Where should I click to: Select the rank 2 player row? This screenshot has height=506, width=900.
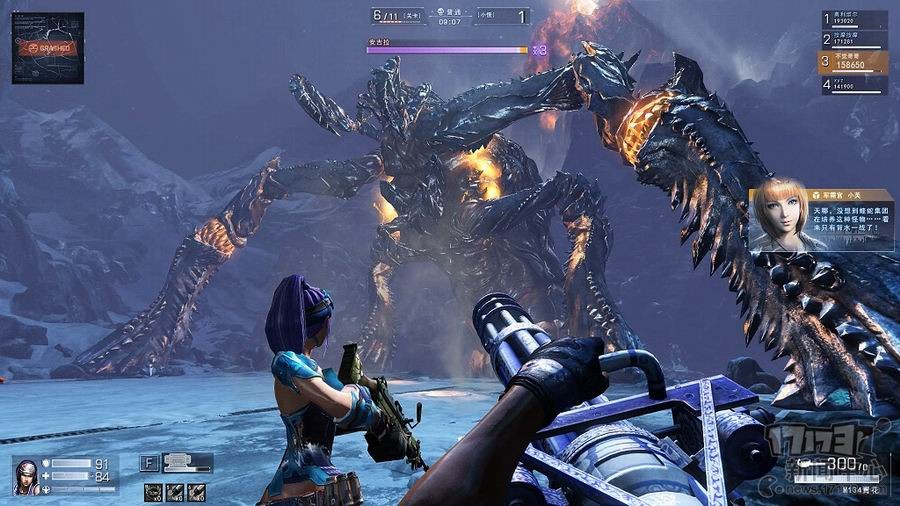pyautogui.click(x=854, y=40)
